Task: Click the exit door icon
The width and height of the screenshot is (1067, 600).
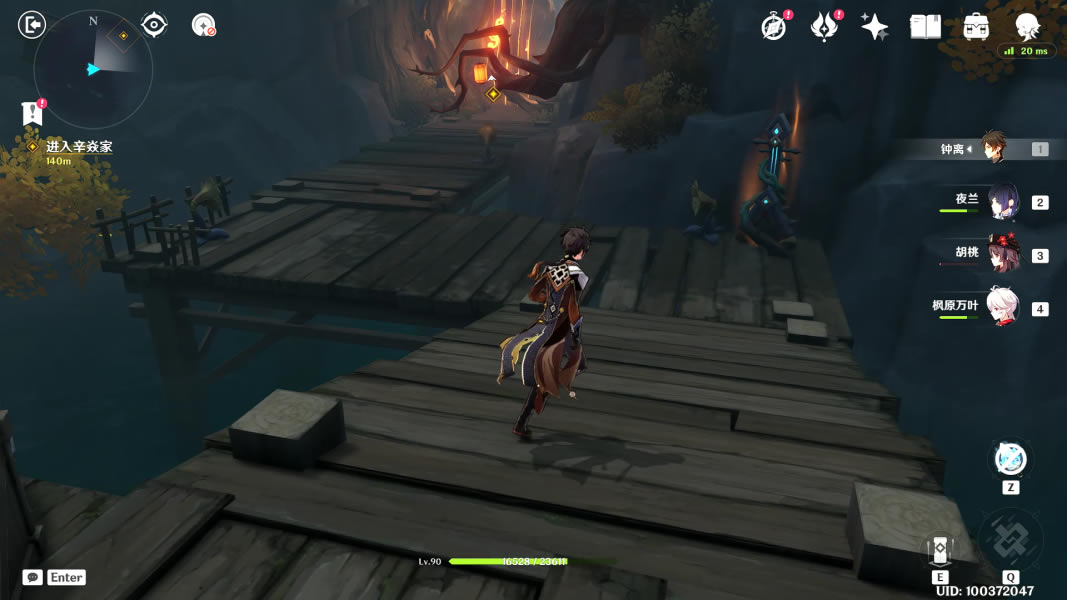Action: [x=32, y=25]
